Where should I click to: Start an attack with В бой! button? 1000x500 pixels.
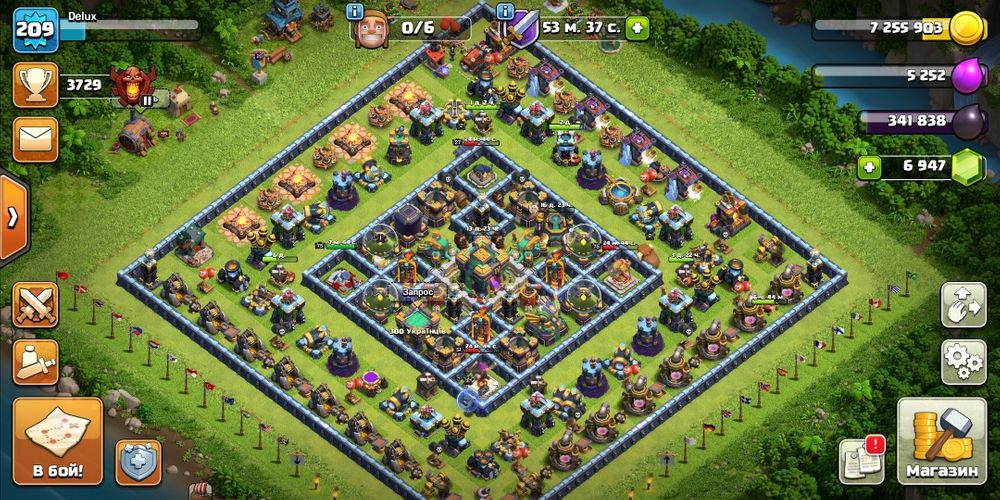57,440
